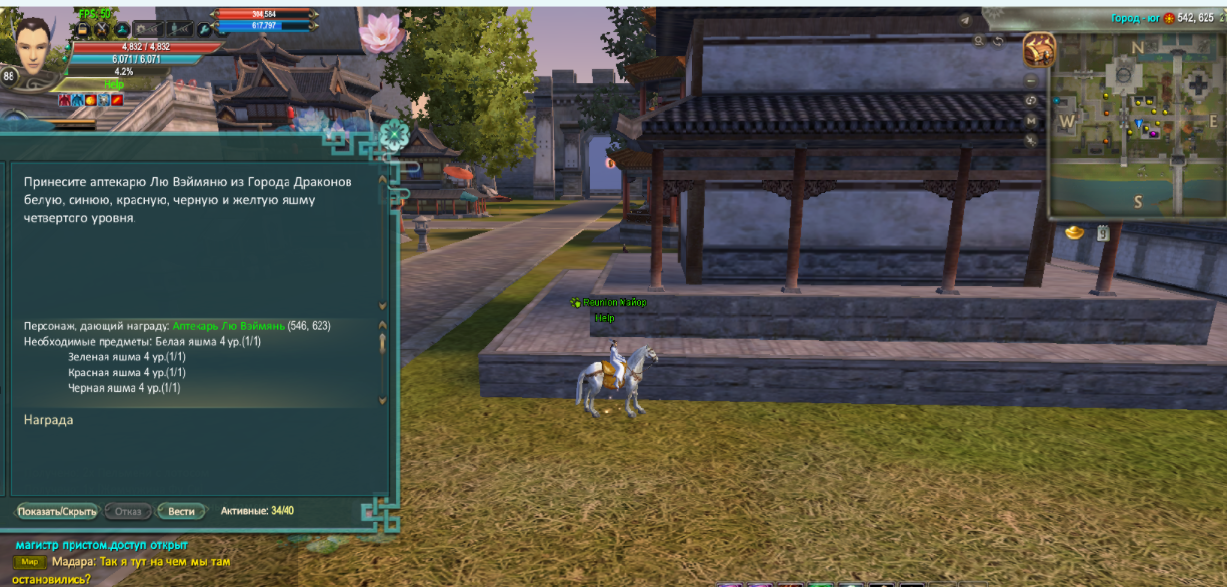Follow the Аптекарь Лю Вэймянь green link
This screenshot has height=587, width=1227.
[x=228, y=326]
